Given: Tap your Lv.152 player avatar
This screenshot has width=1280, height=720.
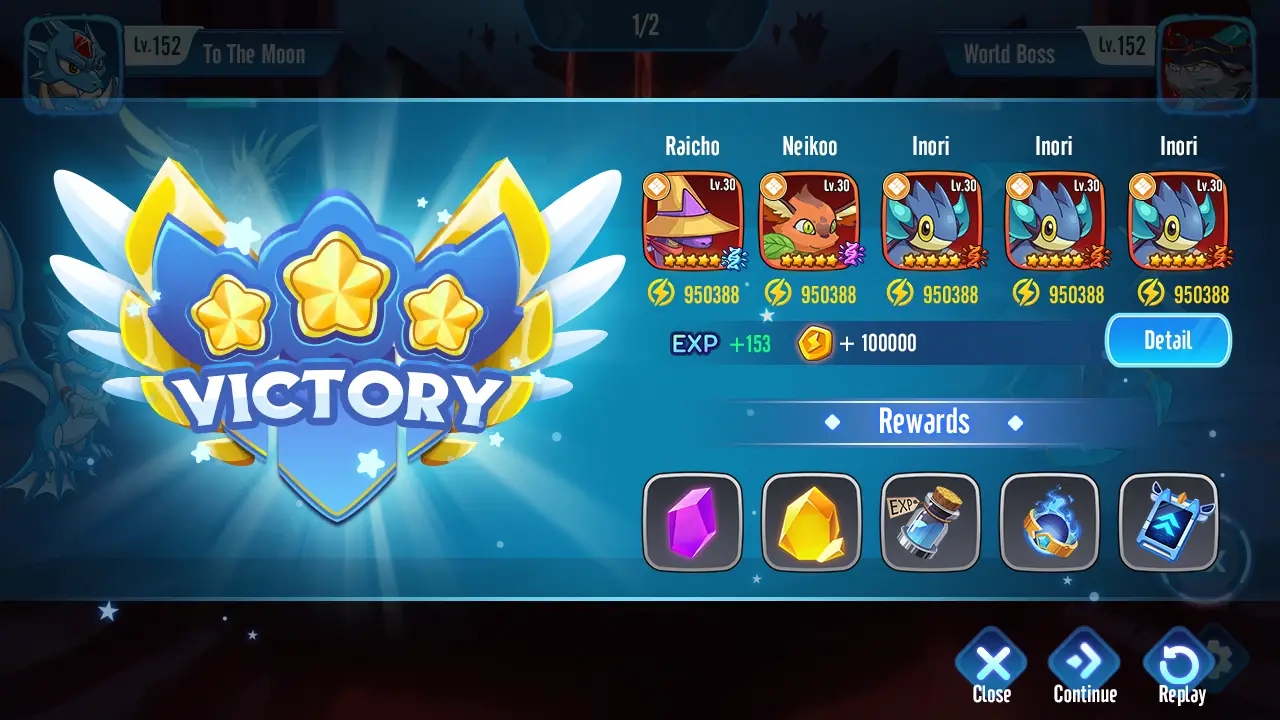Looking at the screenshot, I should click(x=70, y=55).
